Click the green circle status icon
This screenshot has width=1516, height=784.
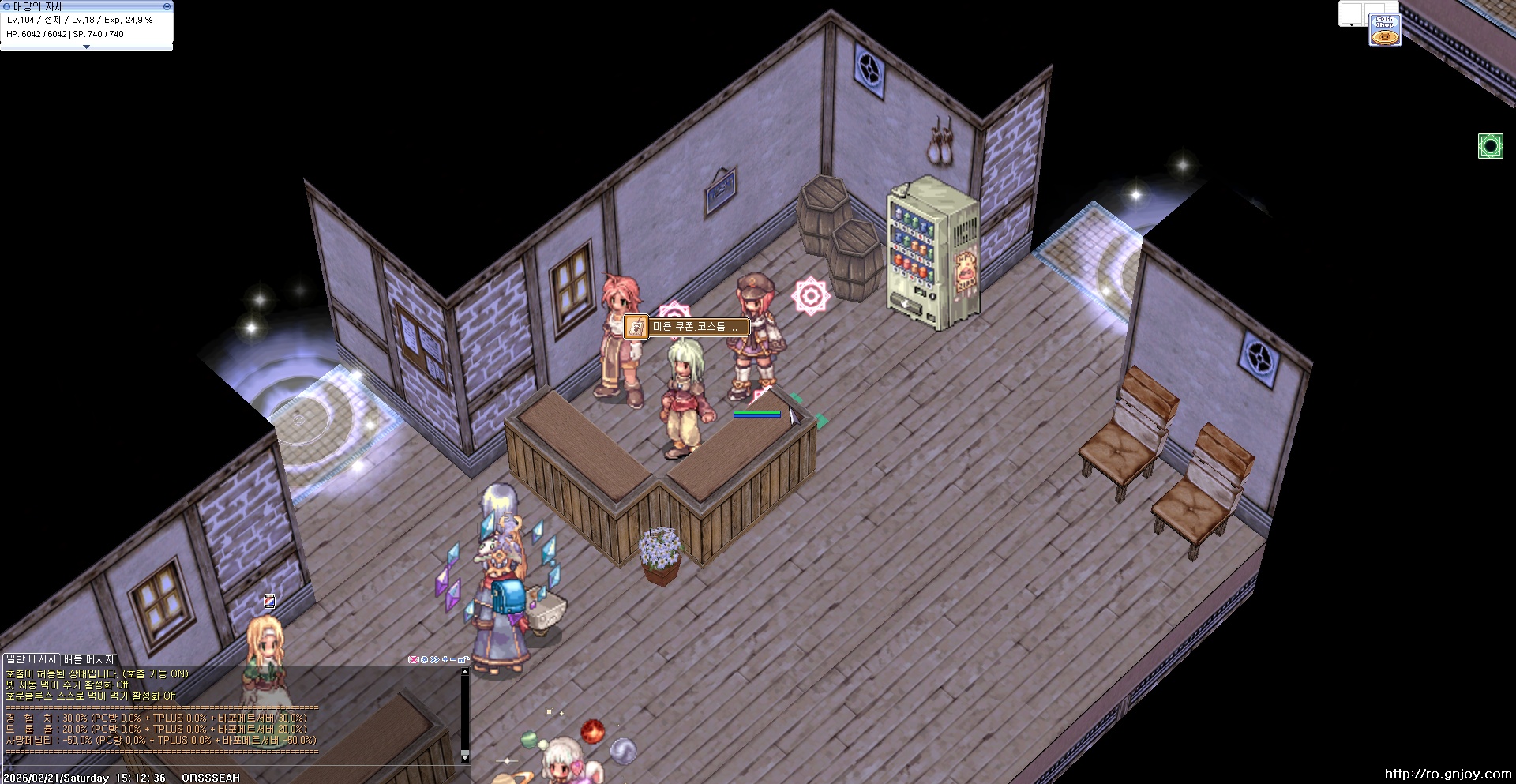click(x=1490, y=146)
